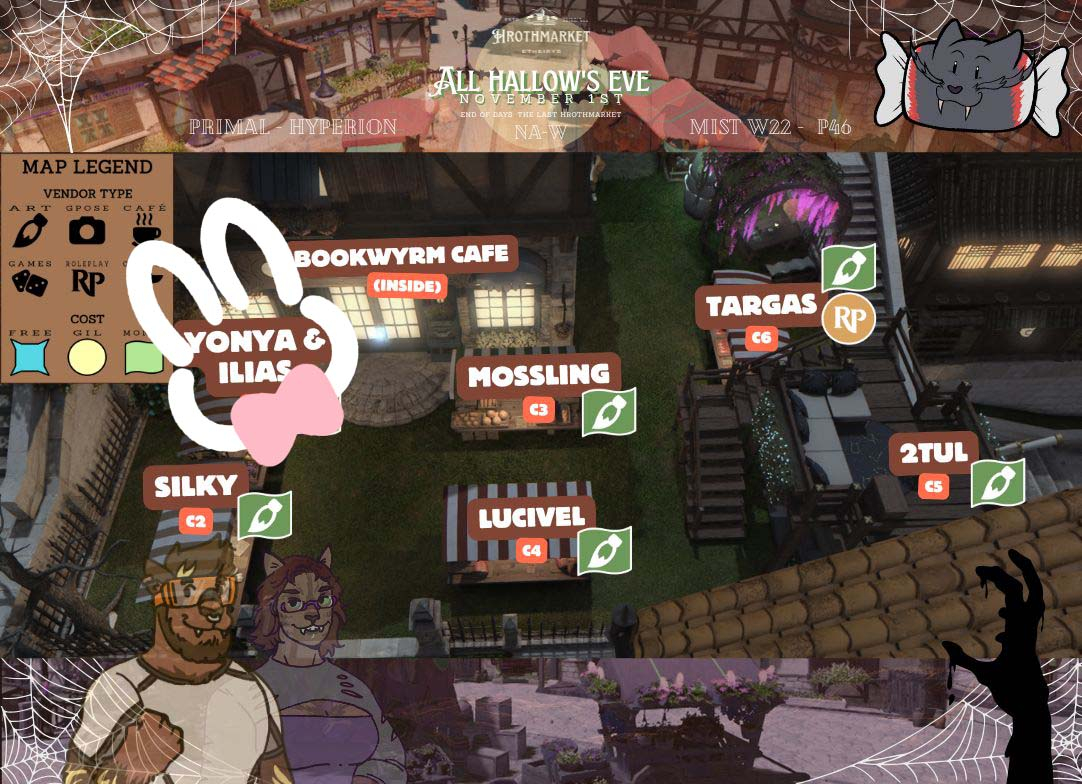Select the Lucivel vendor label

pos(531,518)
